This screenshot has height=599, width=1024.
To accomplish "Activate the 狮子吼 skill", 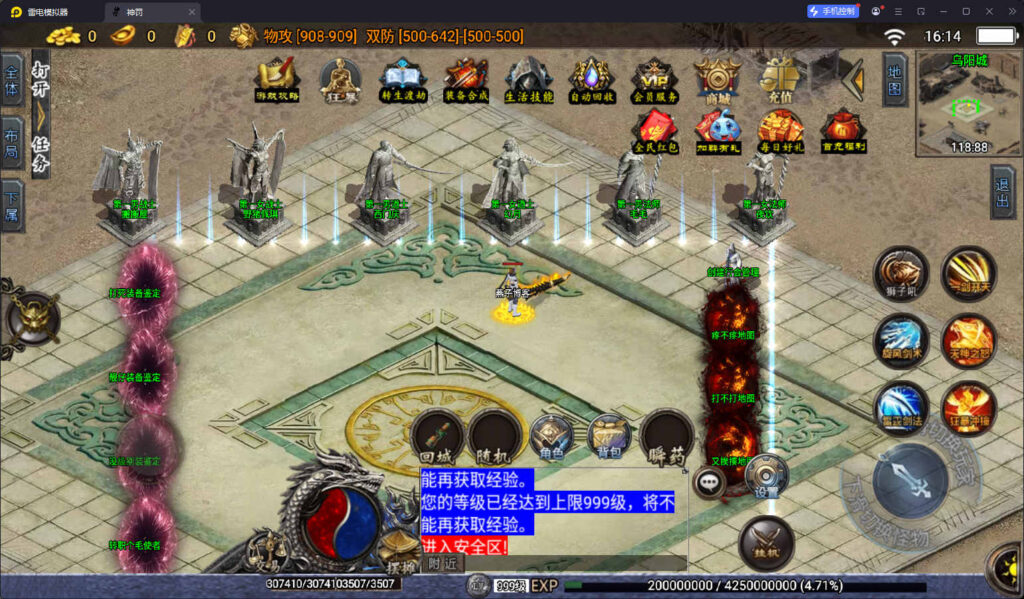I will point(901,273).
